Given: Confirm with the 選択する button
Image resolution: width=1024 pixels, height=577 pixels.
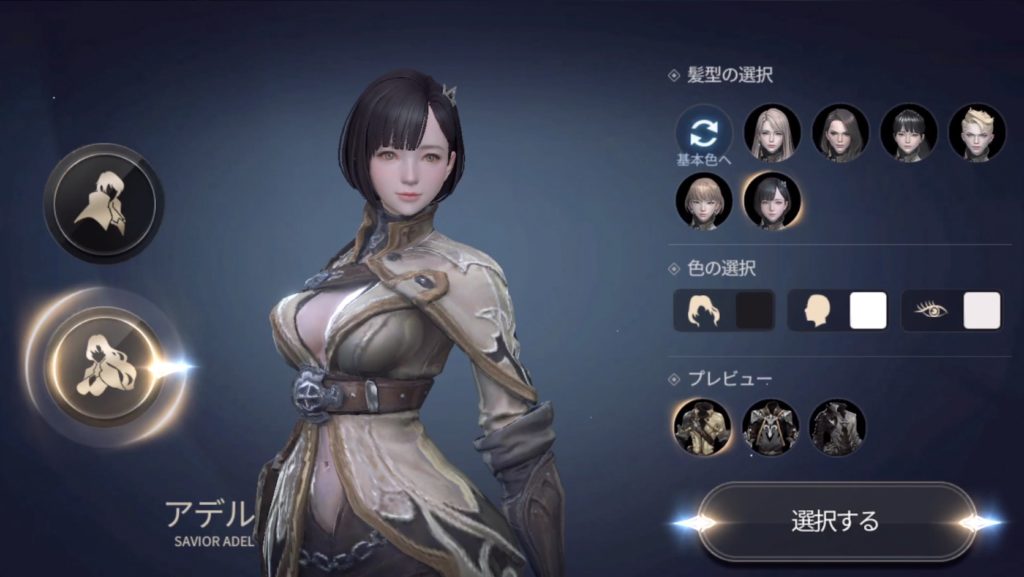Looking at the screenshot, I should tap(835, 521).
